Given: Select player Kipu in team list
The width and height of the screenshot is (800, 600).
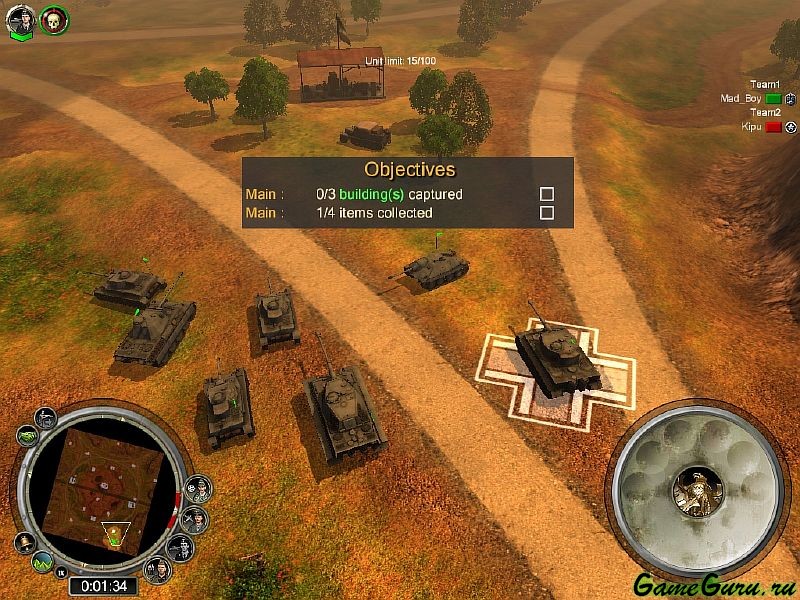Looking at the screenshot, I should point(751,128).
